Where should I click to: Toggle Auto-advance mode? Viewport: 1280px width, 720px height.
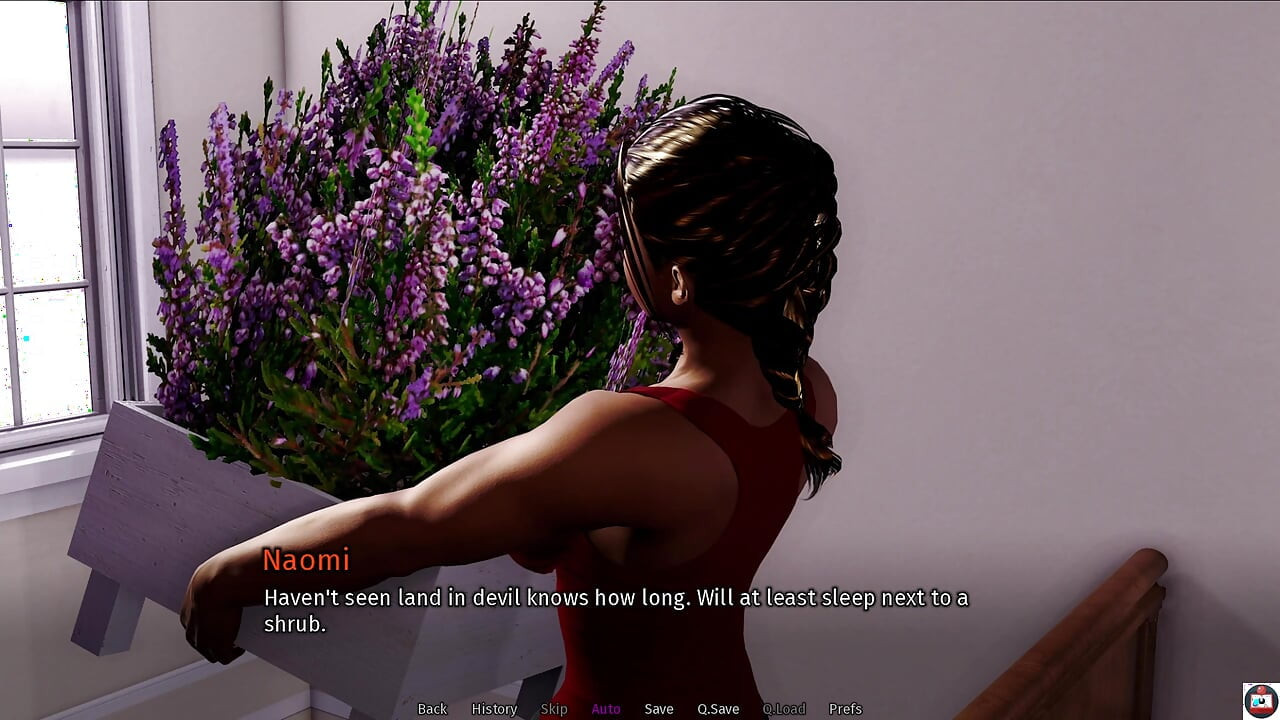tap(606, 709)
